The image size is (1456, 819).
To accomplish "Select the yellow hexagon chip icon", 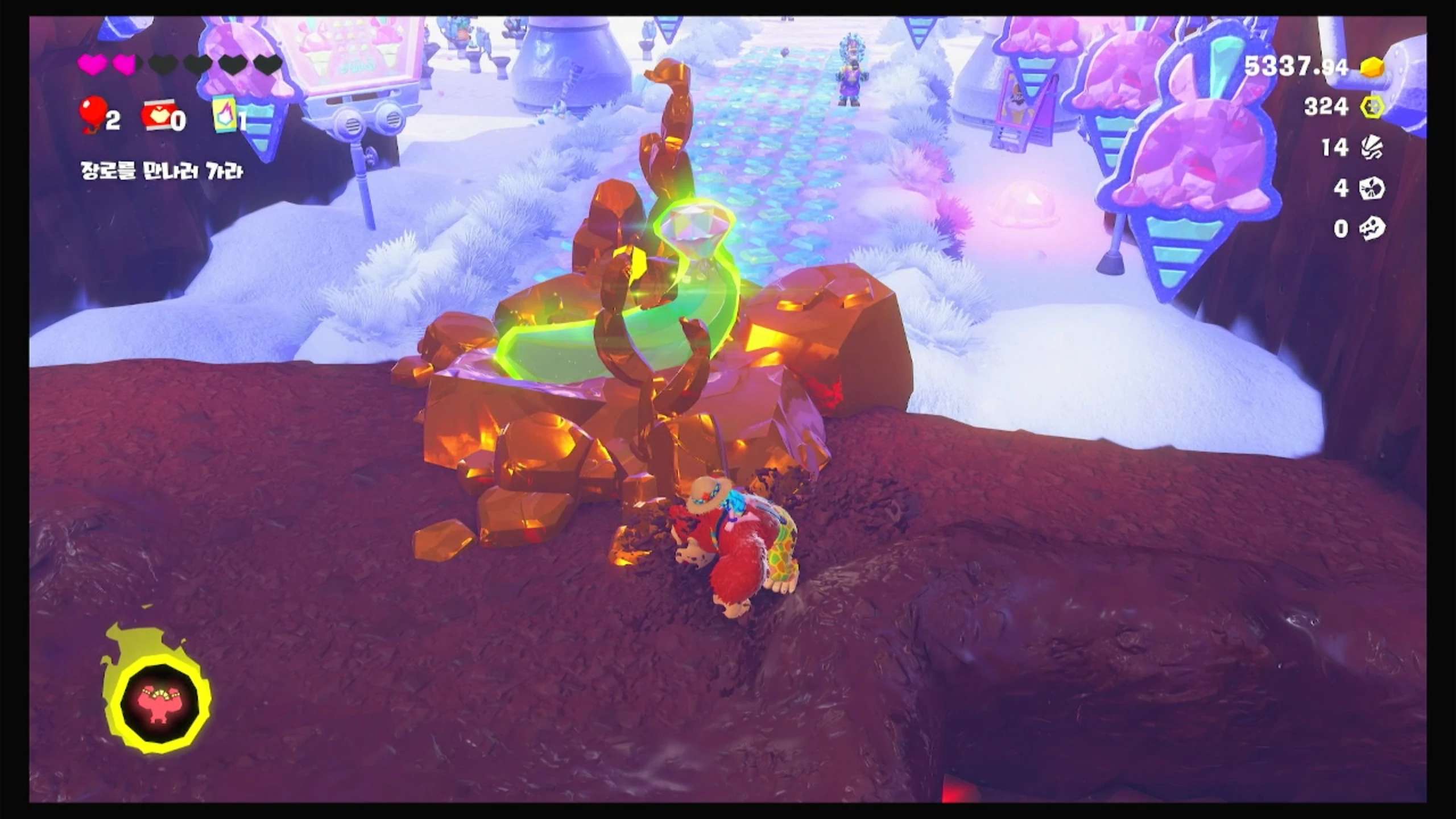I will click(x=1371, y=107).
